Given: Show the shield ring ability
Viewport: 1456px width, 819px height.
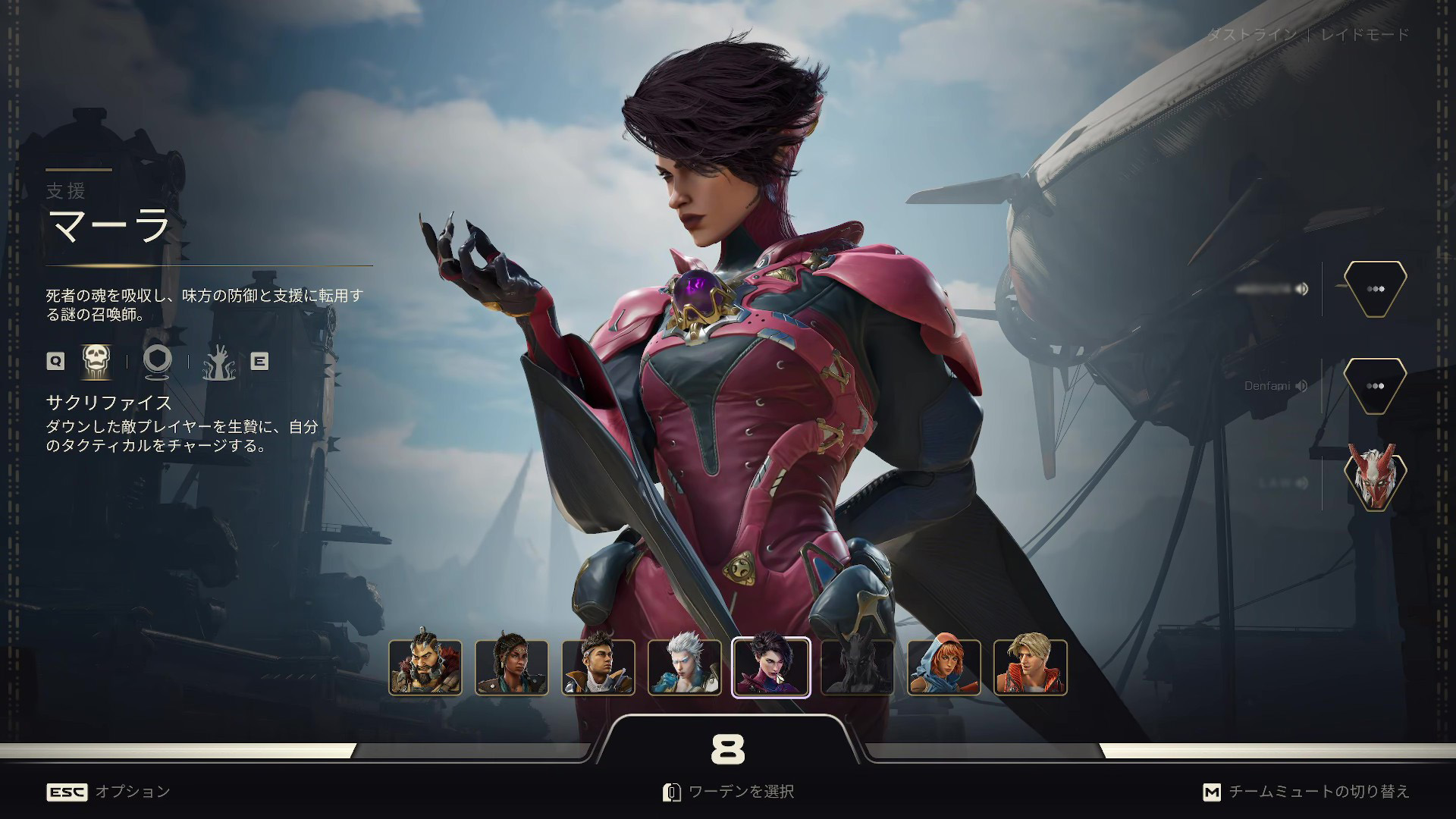Looking at the screenshot, I should 158,361.
